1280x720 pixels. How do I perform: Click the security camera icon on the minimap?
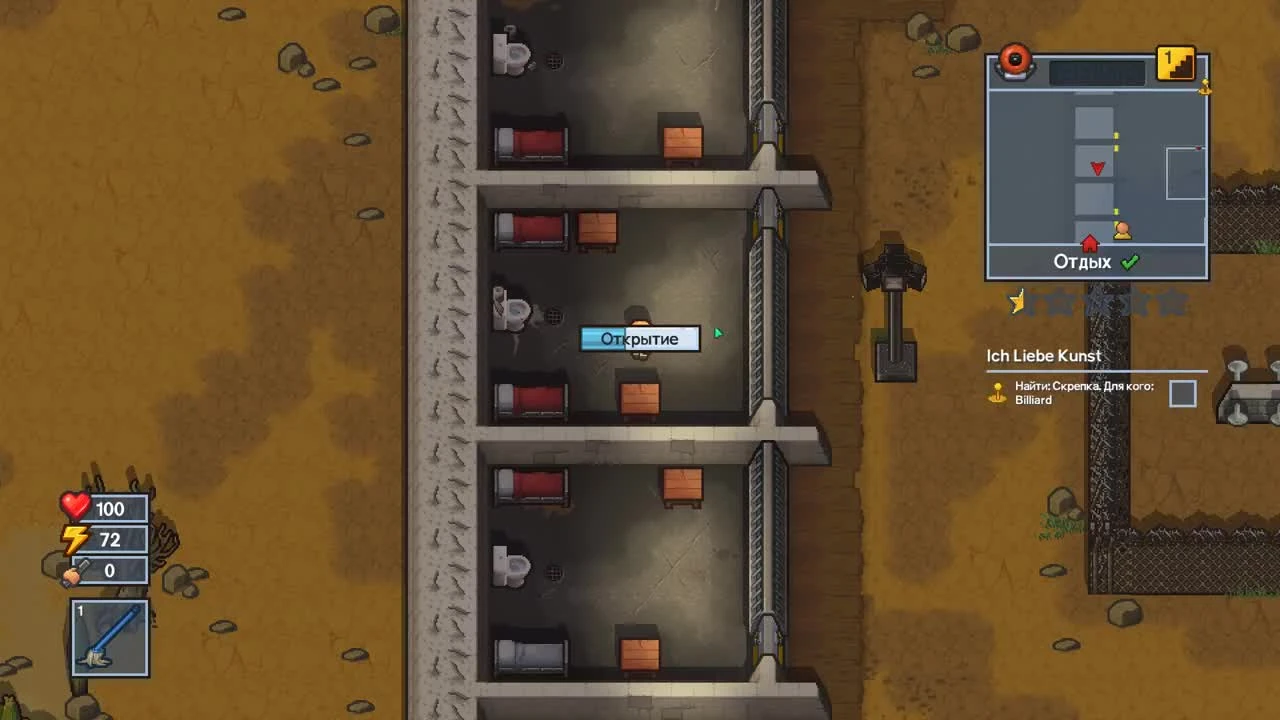(x=1015, y=62)
